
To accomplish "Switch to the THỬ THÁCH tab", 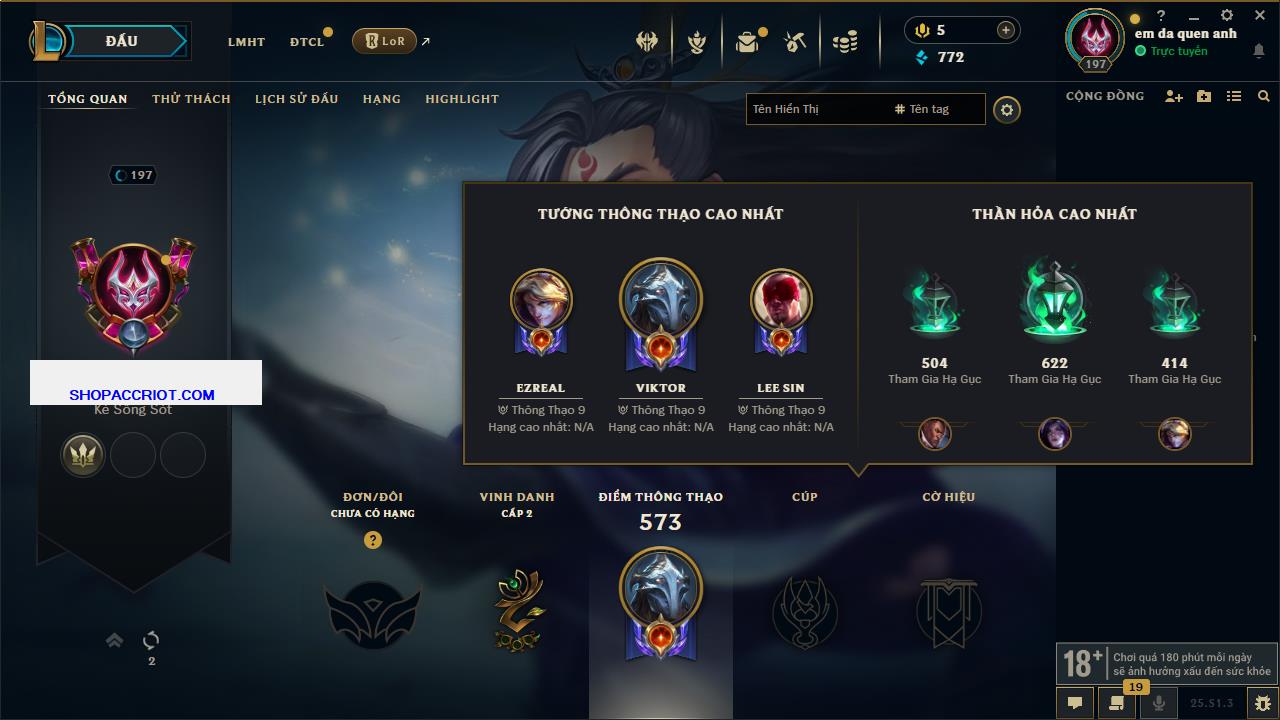I will [x=191, y=99].
